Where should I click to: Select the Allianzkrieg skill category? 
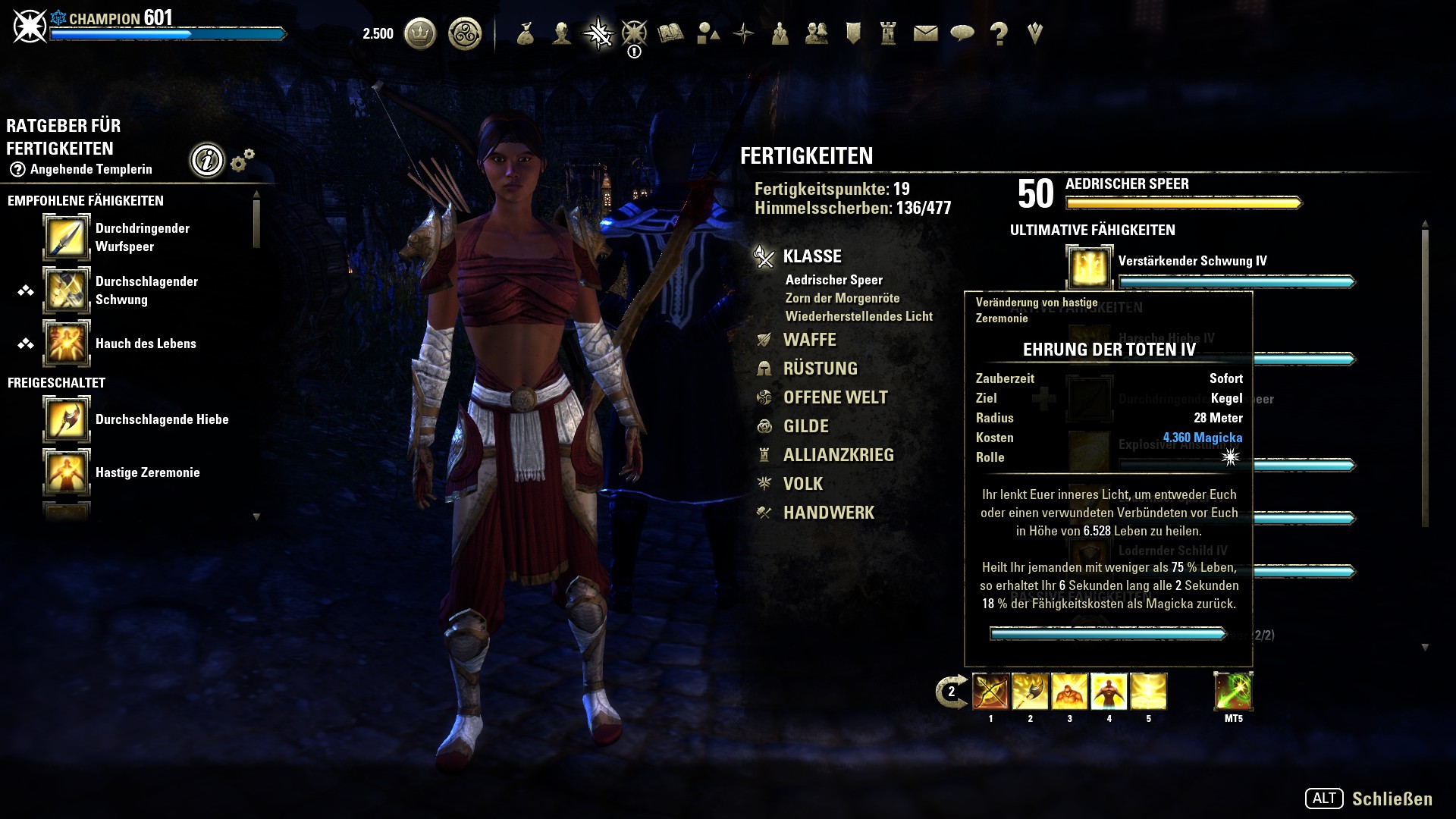(838, 455)
